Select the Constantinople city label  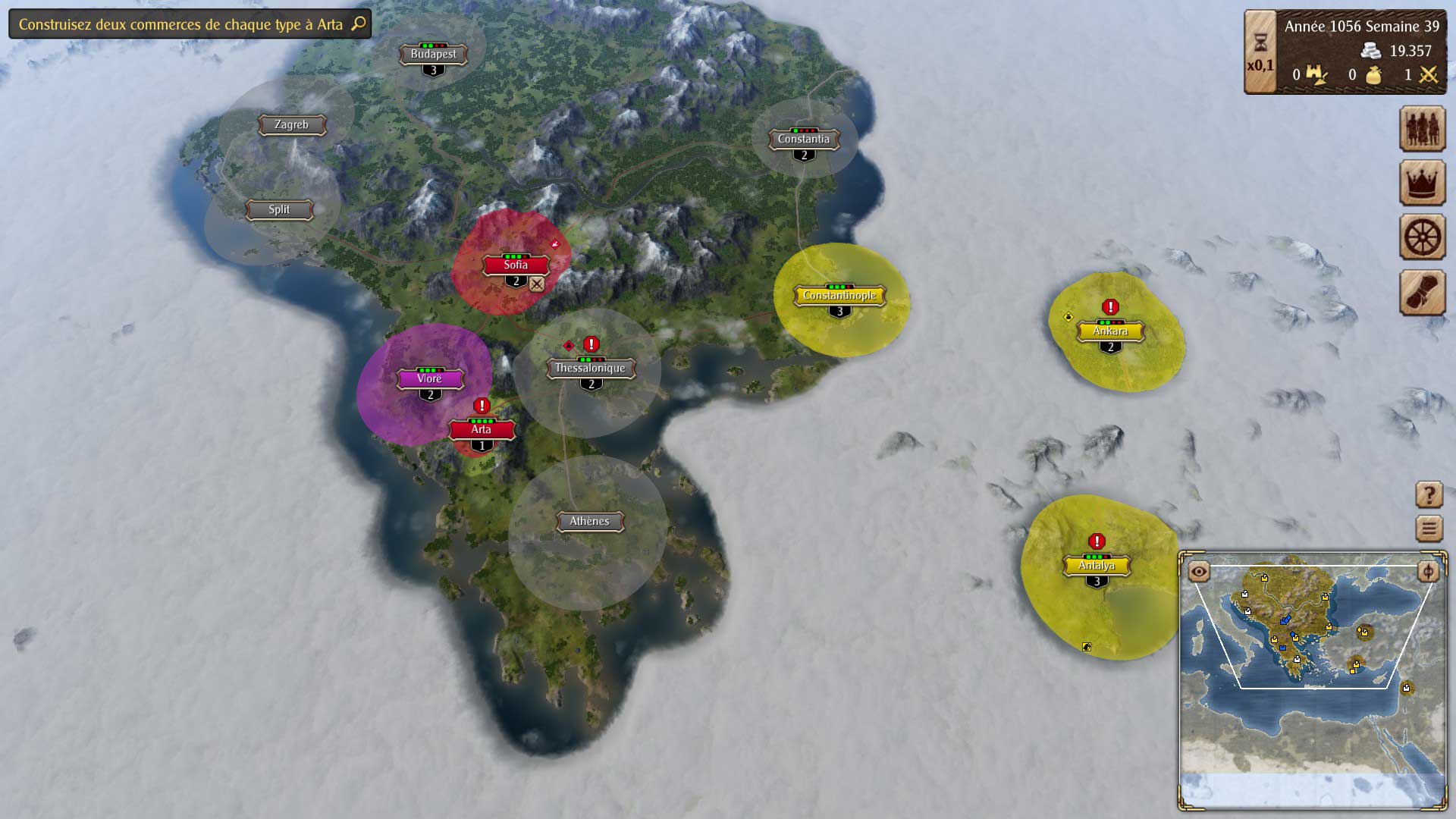pyautogui.click(x=839, y=296)
